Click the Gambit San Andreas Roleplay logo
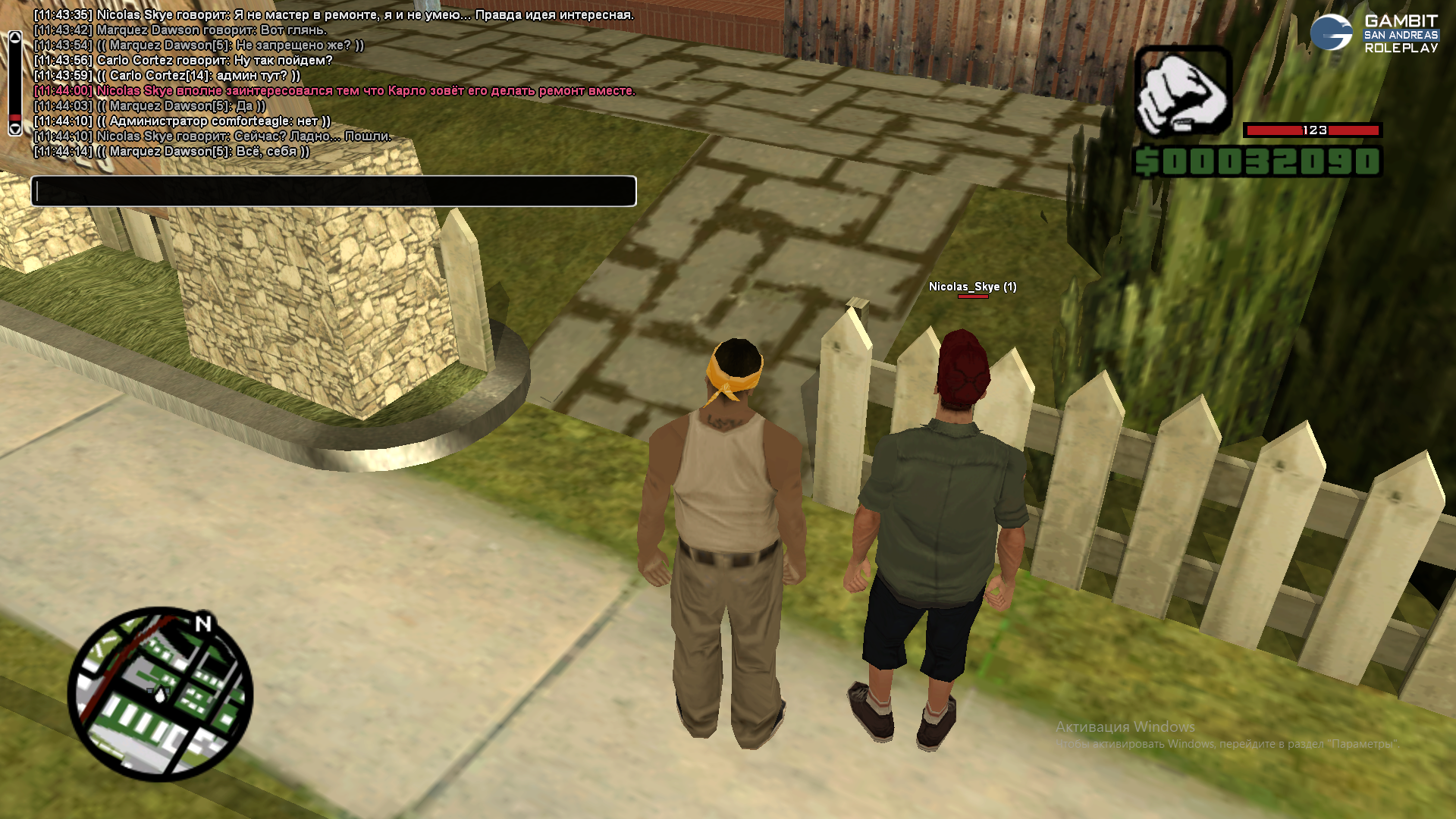 pyautogui.click(x=1373, y=33)
